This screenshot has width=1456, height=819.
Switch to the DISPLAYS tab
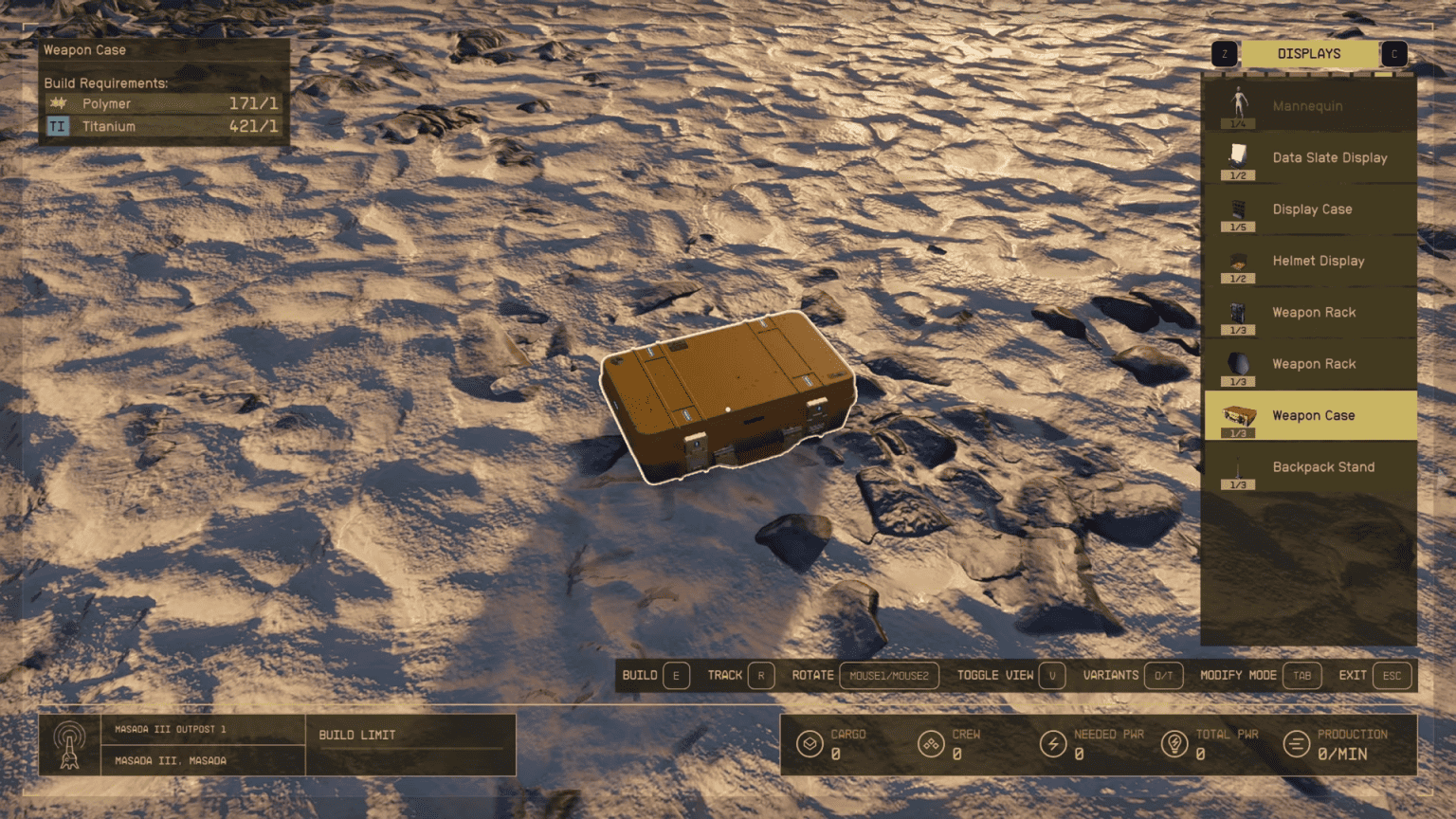[x=1309, y=54]
